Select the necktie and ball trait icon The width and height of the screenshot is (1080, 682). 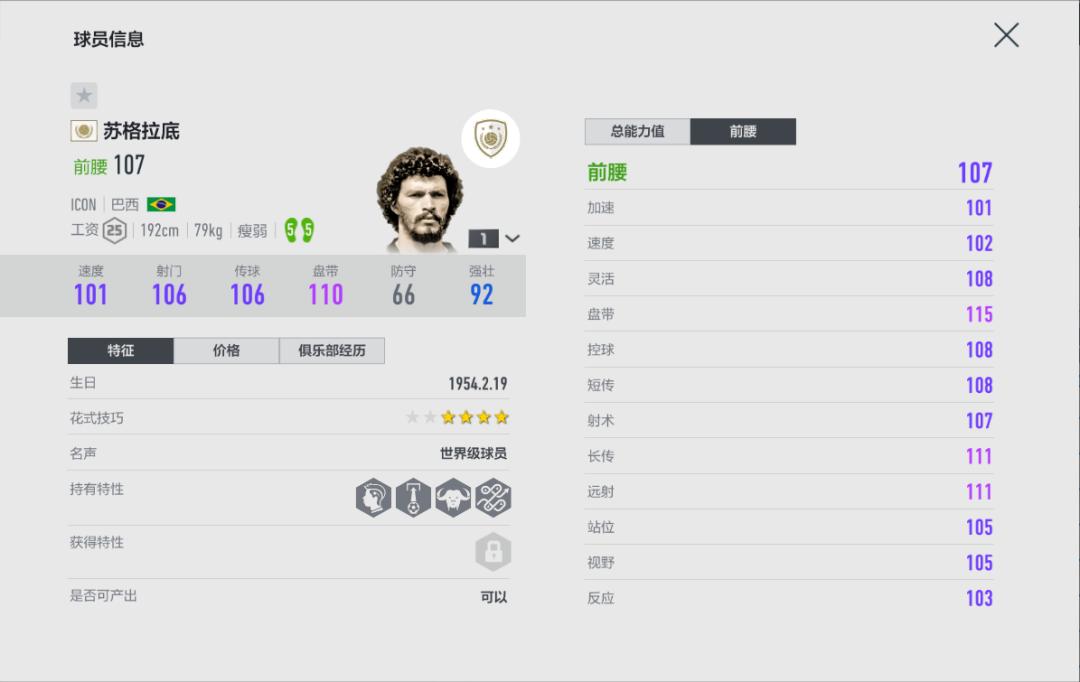click(413, 497)
